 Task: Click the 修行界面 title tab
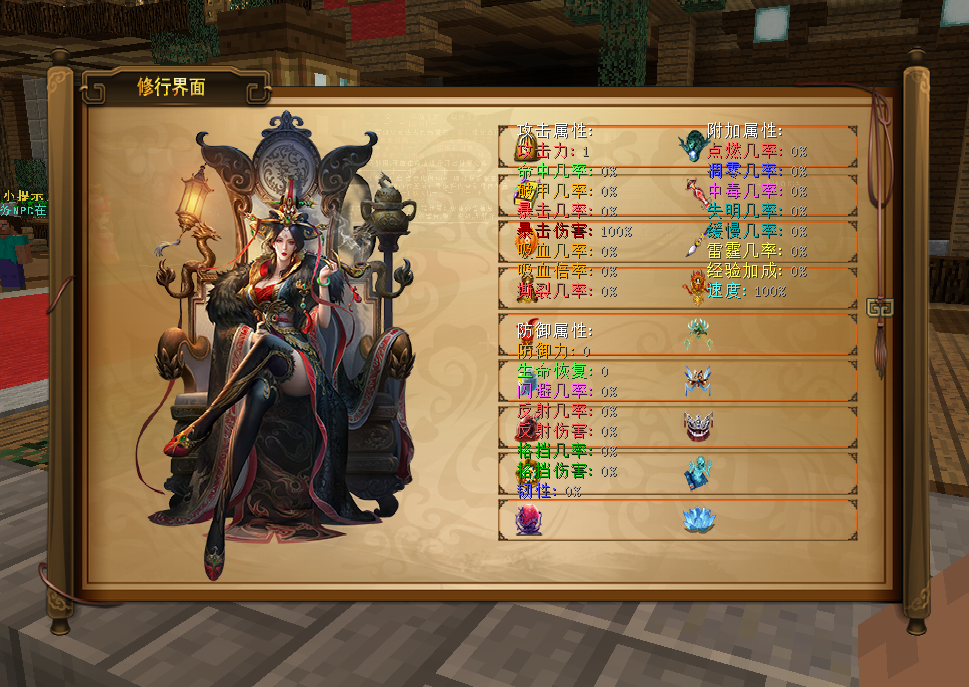(172, 87)
